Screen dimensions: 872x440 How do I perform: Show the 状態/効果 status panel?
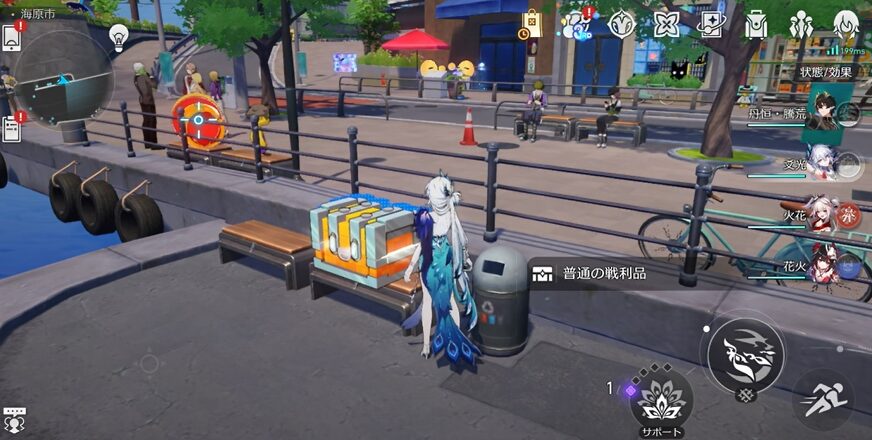[825, 72]
